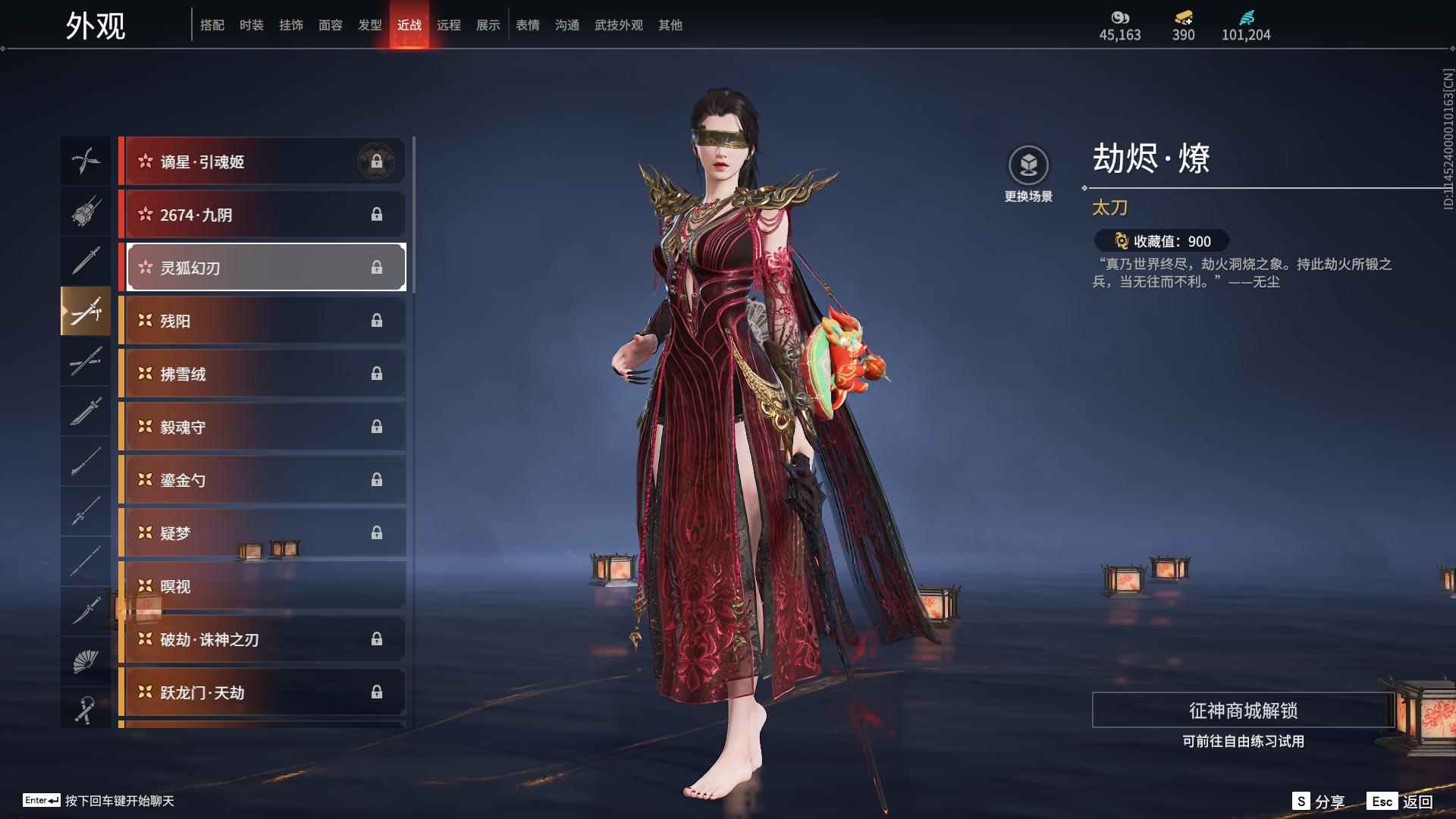Click the currency icon showing 45,163
The image size is (1456, 819).
tap(1120, 17)
